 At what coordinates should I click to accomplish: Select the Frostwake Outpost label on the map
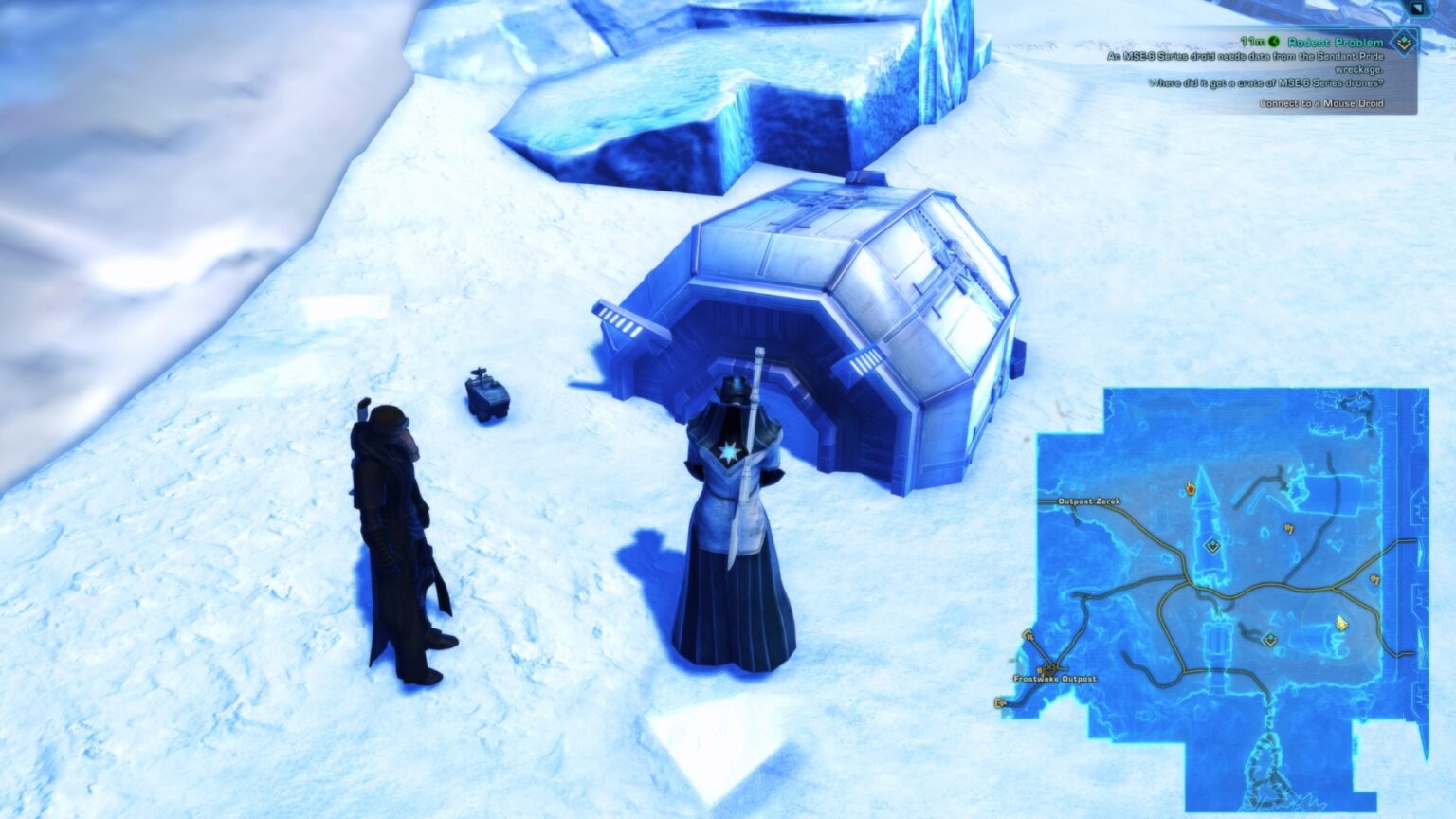(1054, 679)
